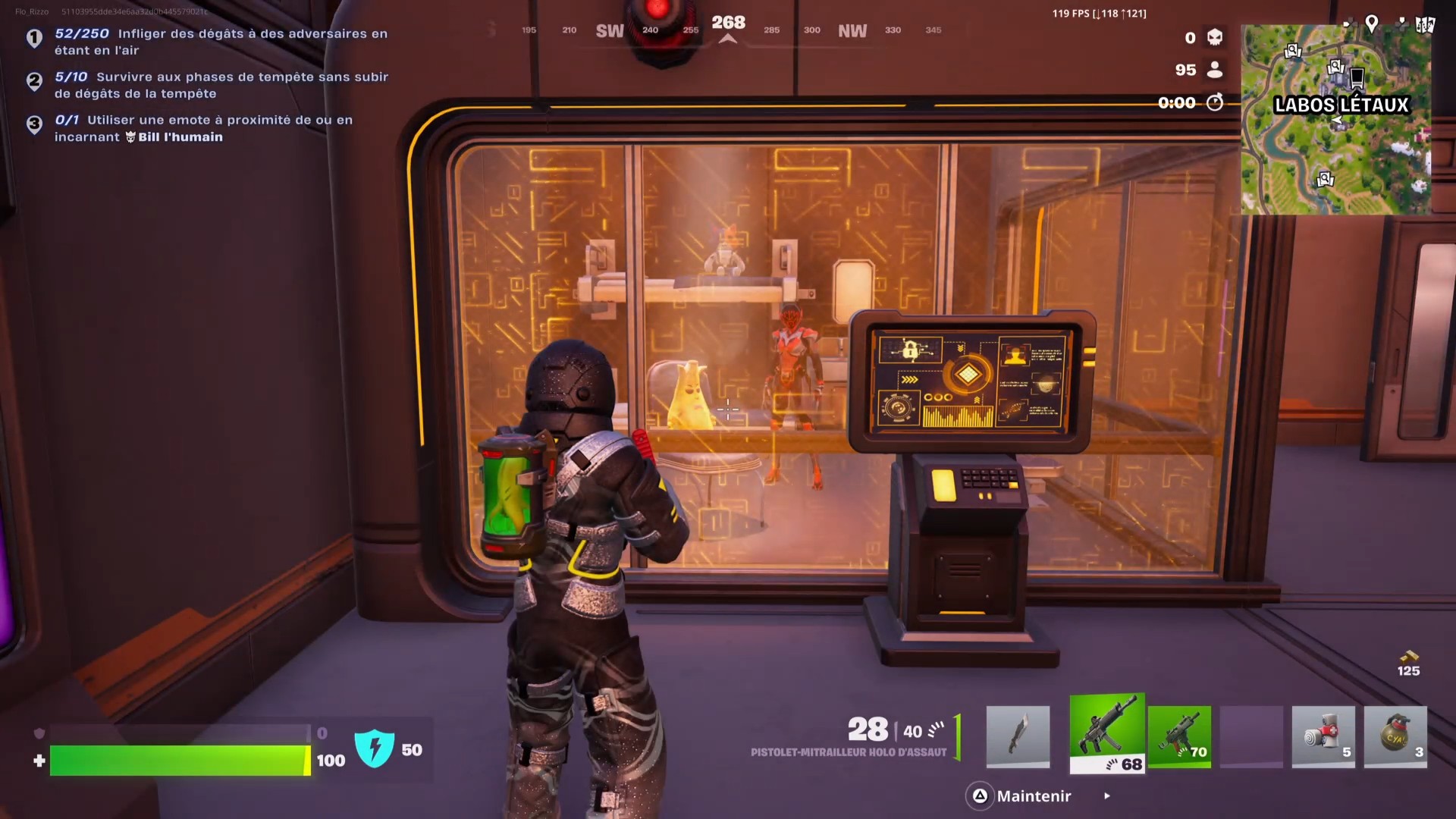This screenshot has width=1456, height=819.
Task: Select the submachine gun with 70 ammo
Action: (x=1180, y=736)
